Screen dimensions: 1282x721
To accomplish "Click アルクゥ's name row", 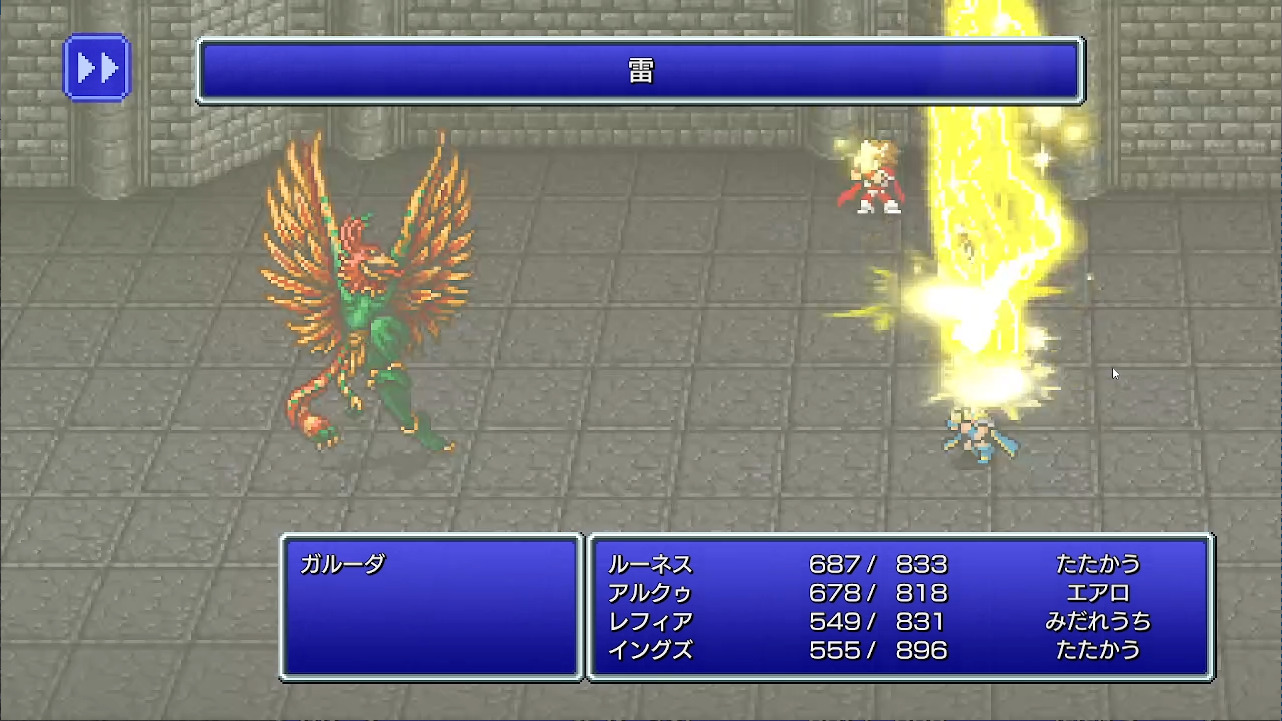I will [650, 593].
